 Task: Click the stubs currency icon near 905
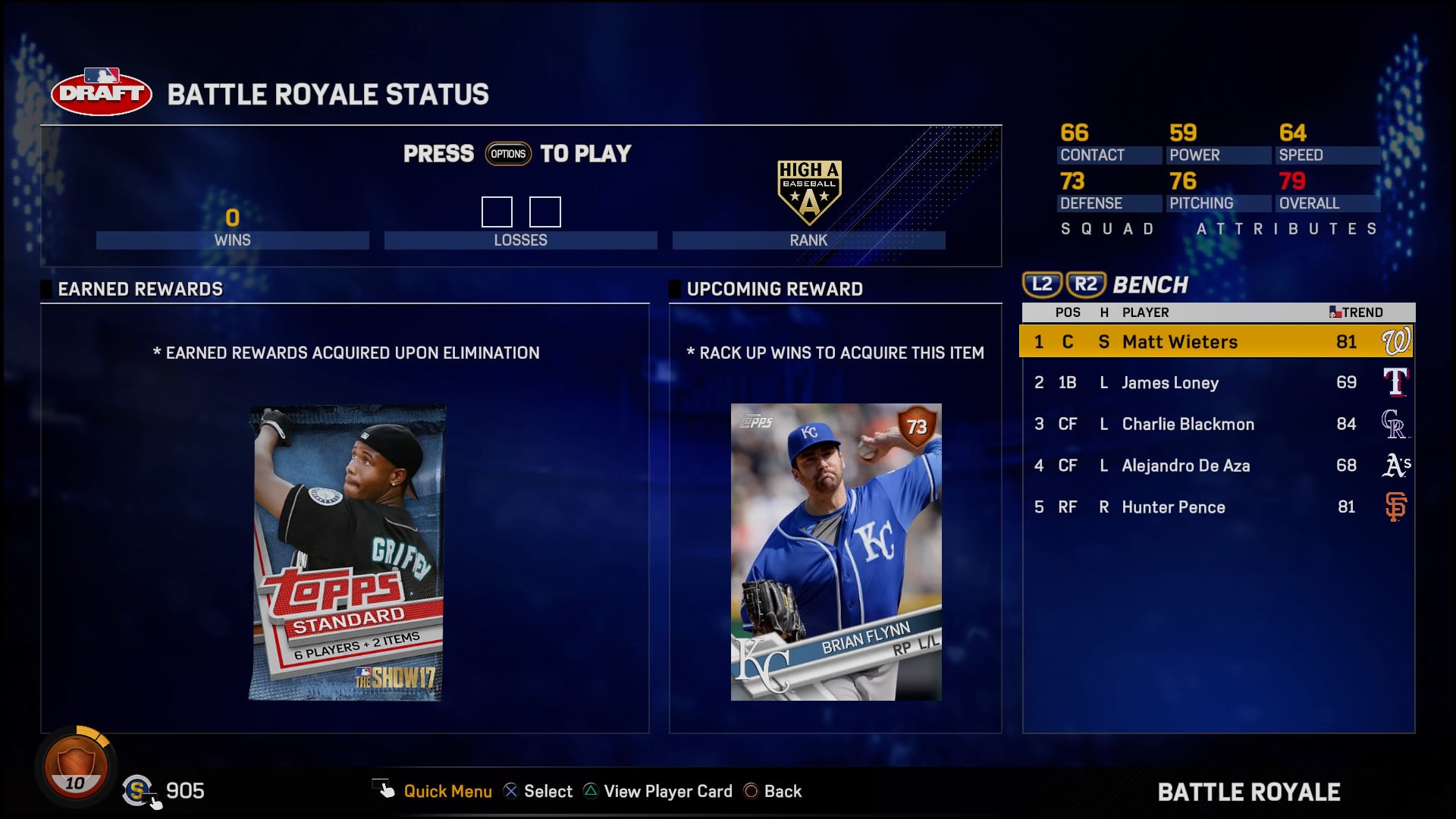point(139,791)
